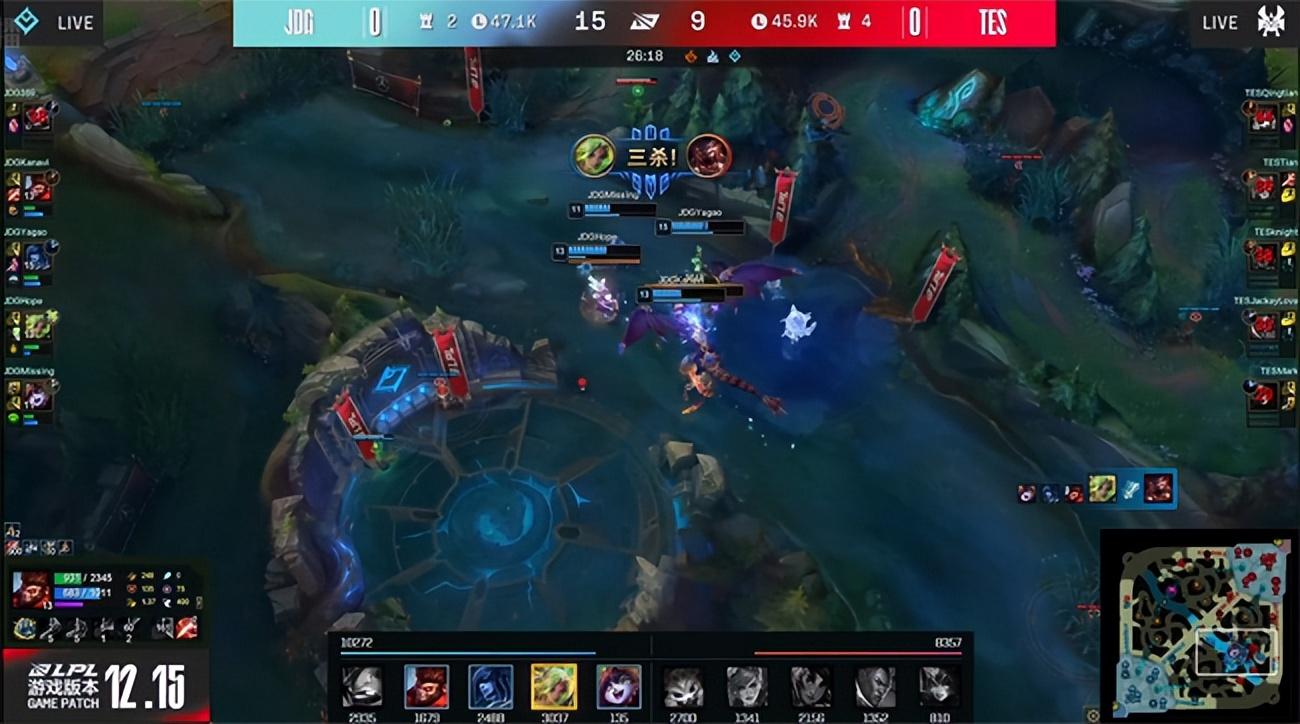Click on the minimap
1300x724 pixels.
point(1197,626)
